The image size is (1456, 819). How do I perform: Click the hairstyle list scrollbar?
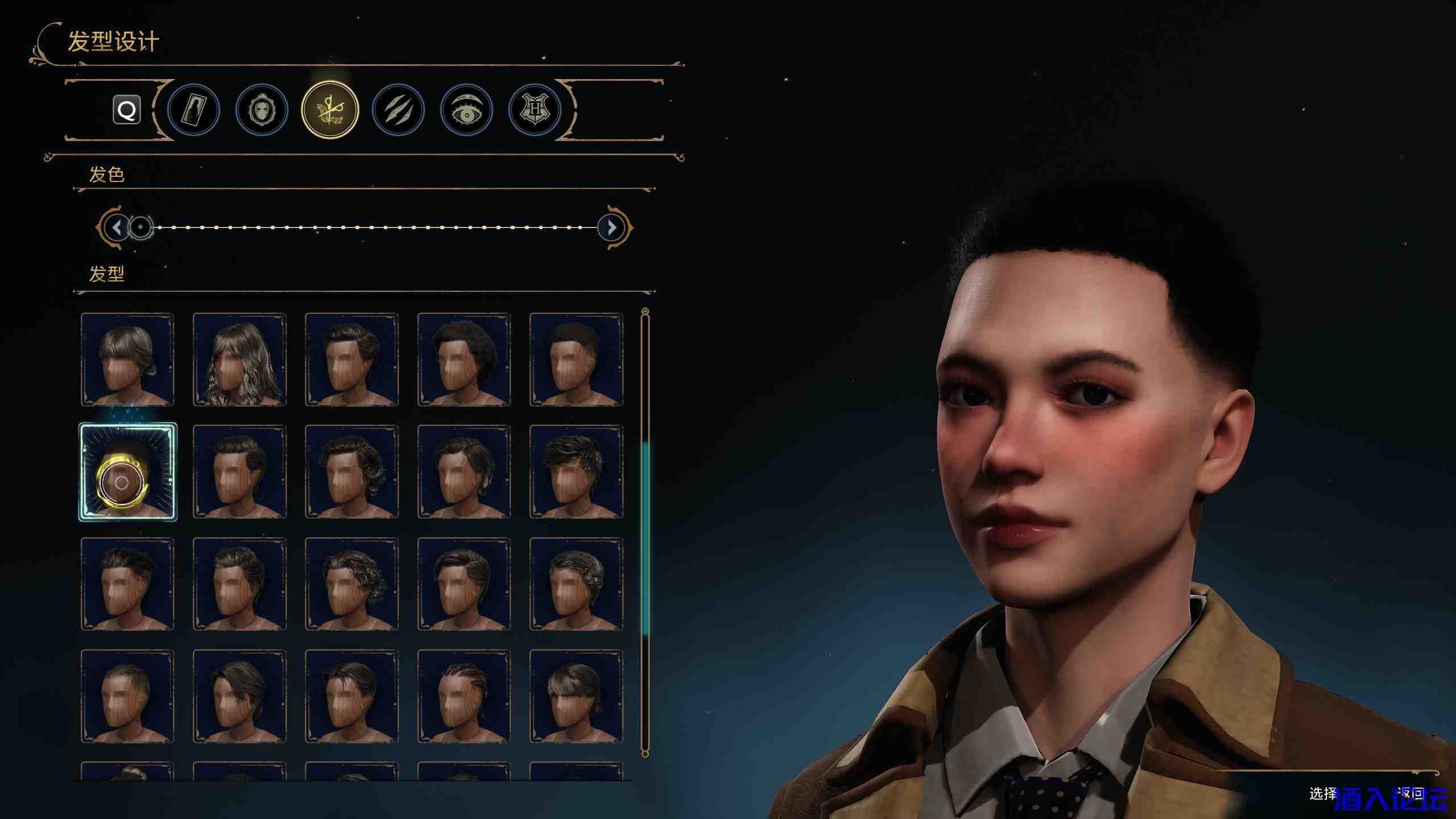tap(645, 535)
